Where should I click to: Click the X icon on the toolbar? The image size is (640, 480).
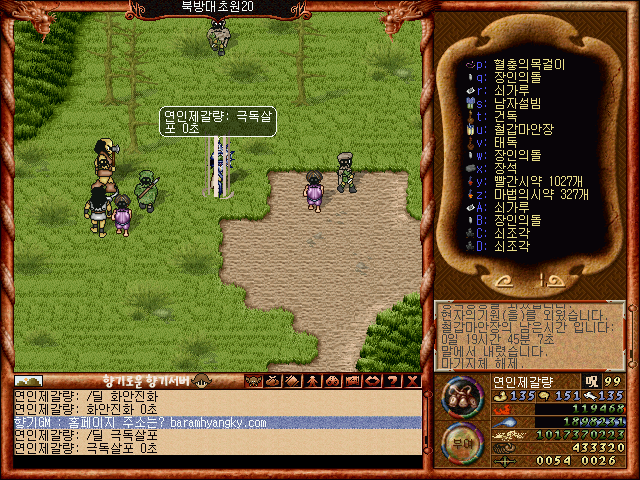(411, 380)
